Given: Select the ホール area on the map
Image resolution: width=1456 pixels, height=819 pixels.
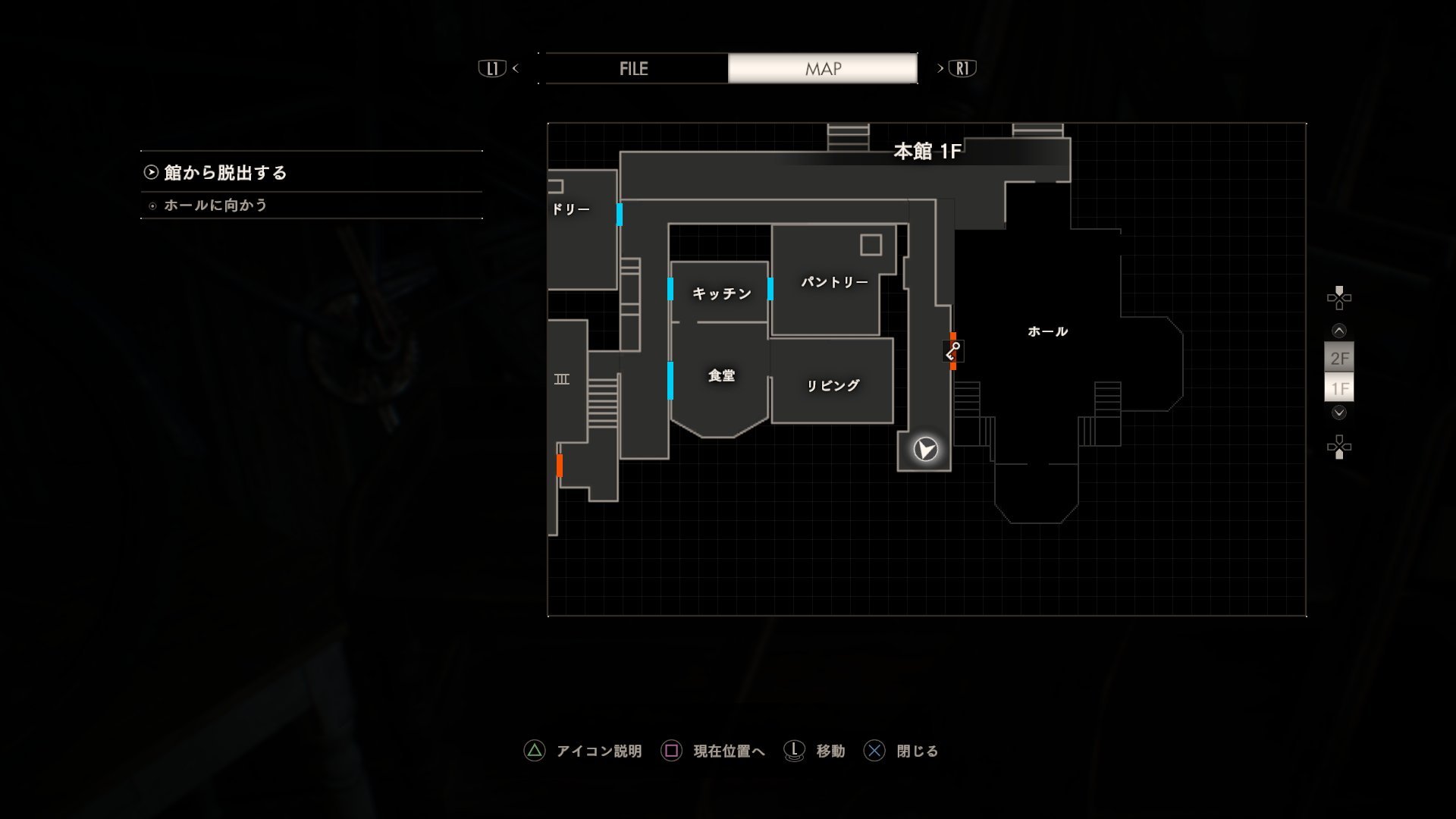Looking at the screenshot, I should click(x=1047, y=331).
